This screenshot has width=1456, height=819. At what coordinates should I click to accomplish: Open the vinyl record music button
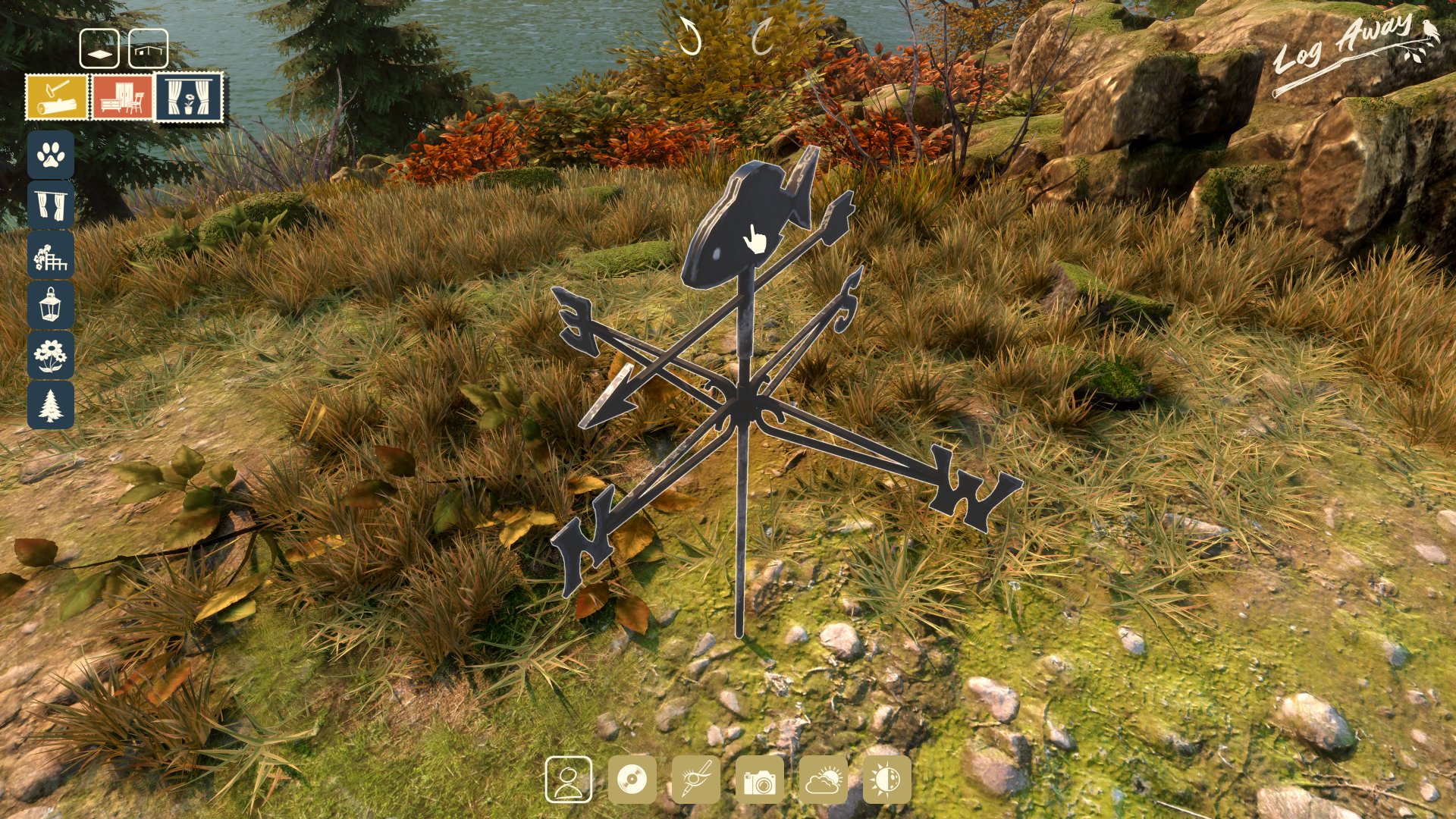(632, 780)
